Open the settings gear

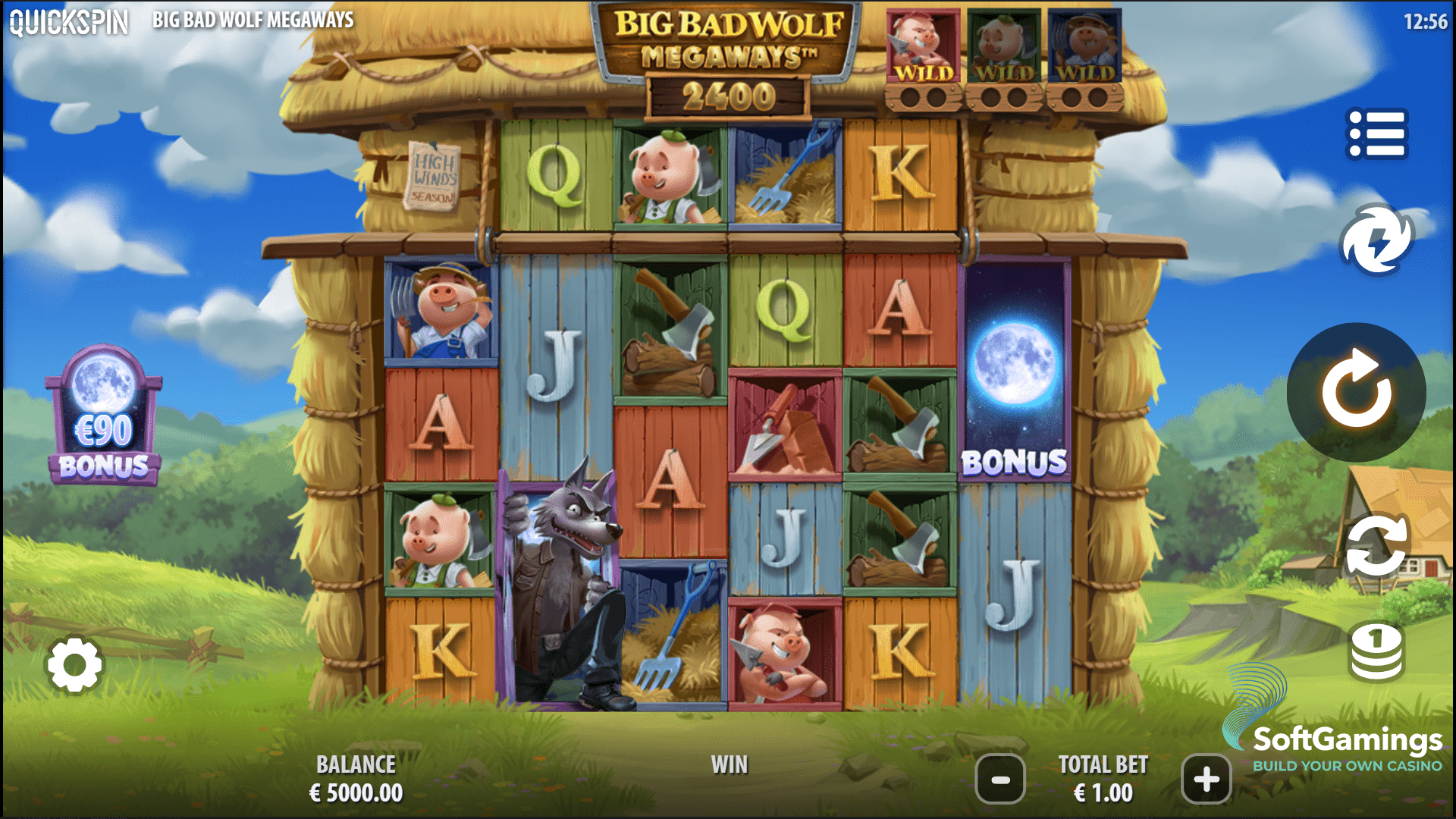[76, 664]
